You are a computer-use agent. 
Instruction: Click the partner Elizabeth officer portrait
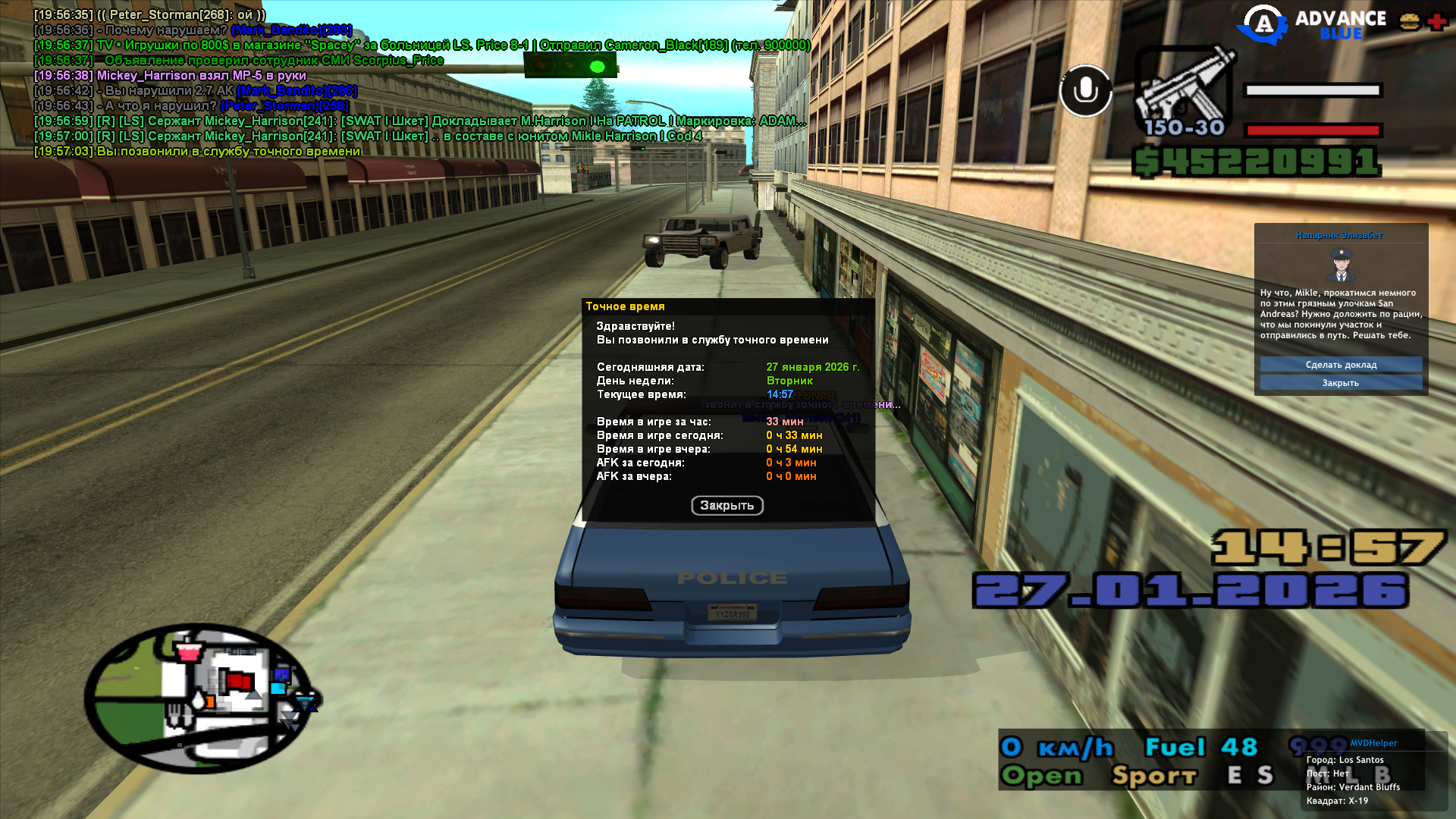point(1341,265)
